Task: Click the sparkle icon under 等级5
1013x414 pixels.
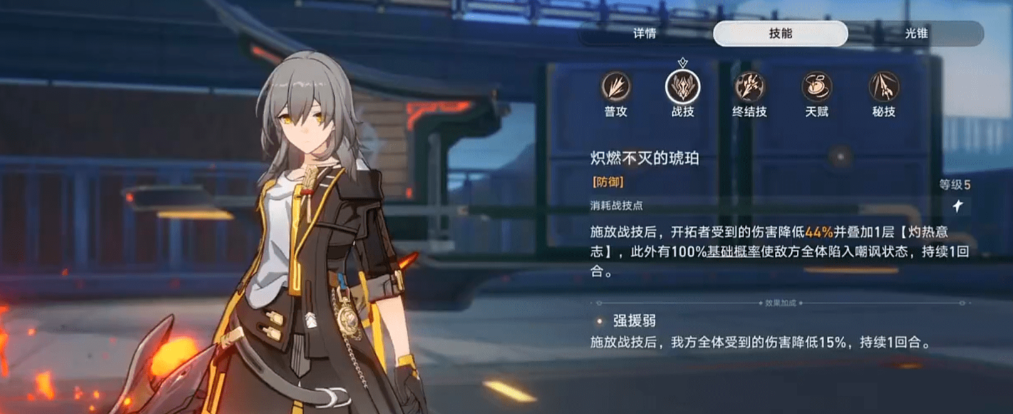Action: click(x=956, y=205)
